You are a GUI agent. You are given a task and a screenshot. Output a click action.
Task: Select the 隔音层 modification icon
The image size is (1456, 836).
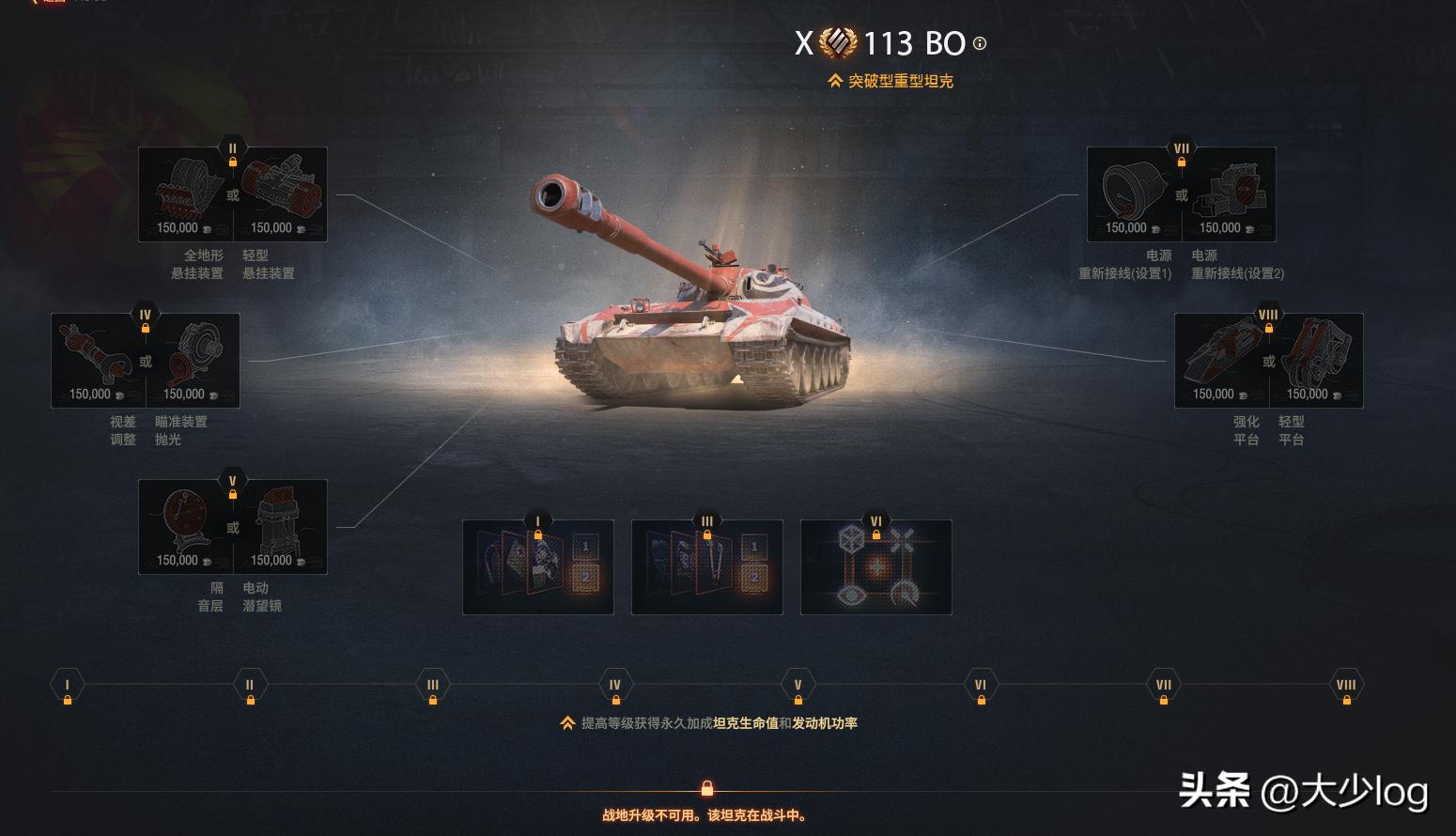tap(184, 521)
